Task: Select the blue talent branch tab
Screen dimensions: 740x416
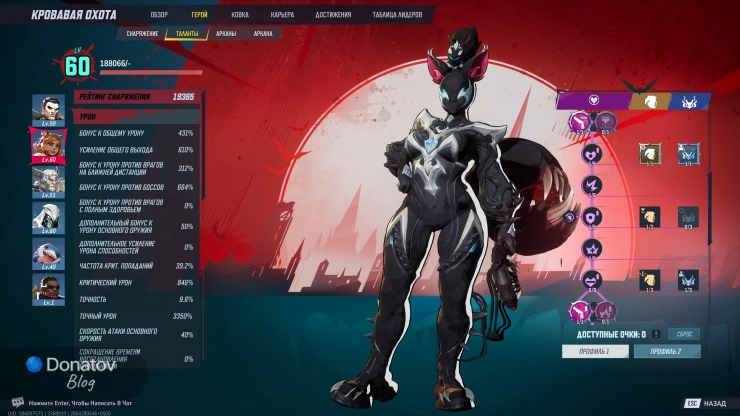Action: tap(690, 100)
